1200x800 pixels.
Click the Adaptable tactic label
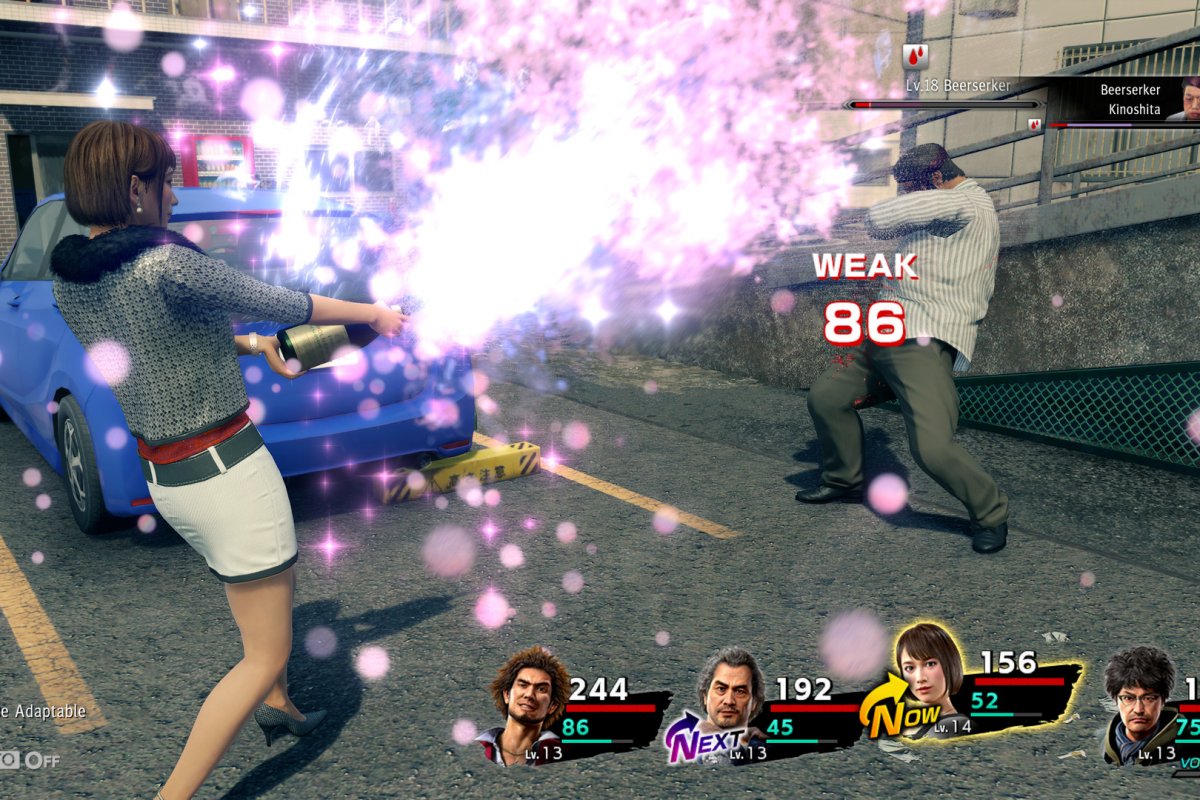[x=45, y=712]
